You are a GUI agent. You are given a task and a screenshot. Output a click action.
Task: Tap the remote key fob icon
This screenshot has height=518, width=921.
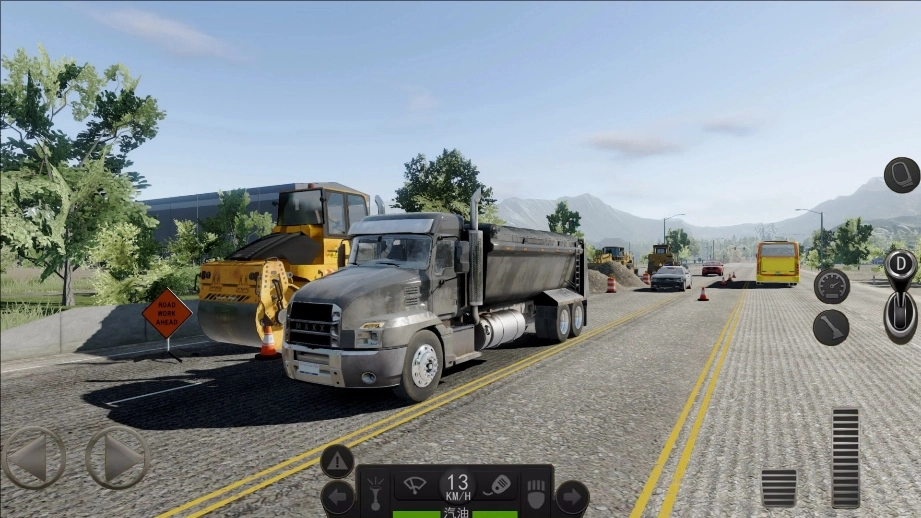pos(497,486)
